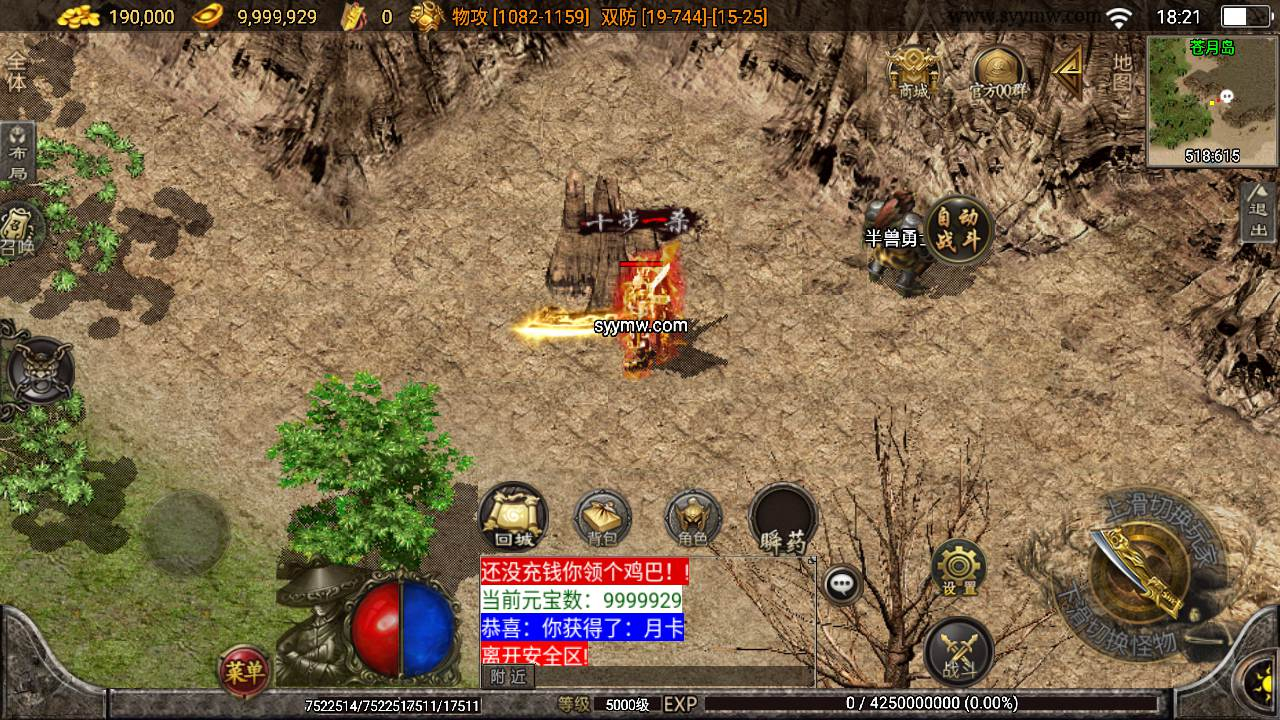Select the 全体 target mode button
The height and width of the screenshot is (720, 1280).
tap(17, 72)
